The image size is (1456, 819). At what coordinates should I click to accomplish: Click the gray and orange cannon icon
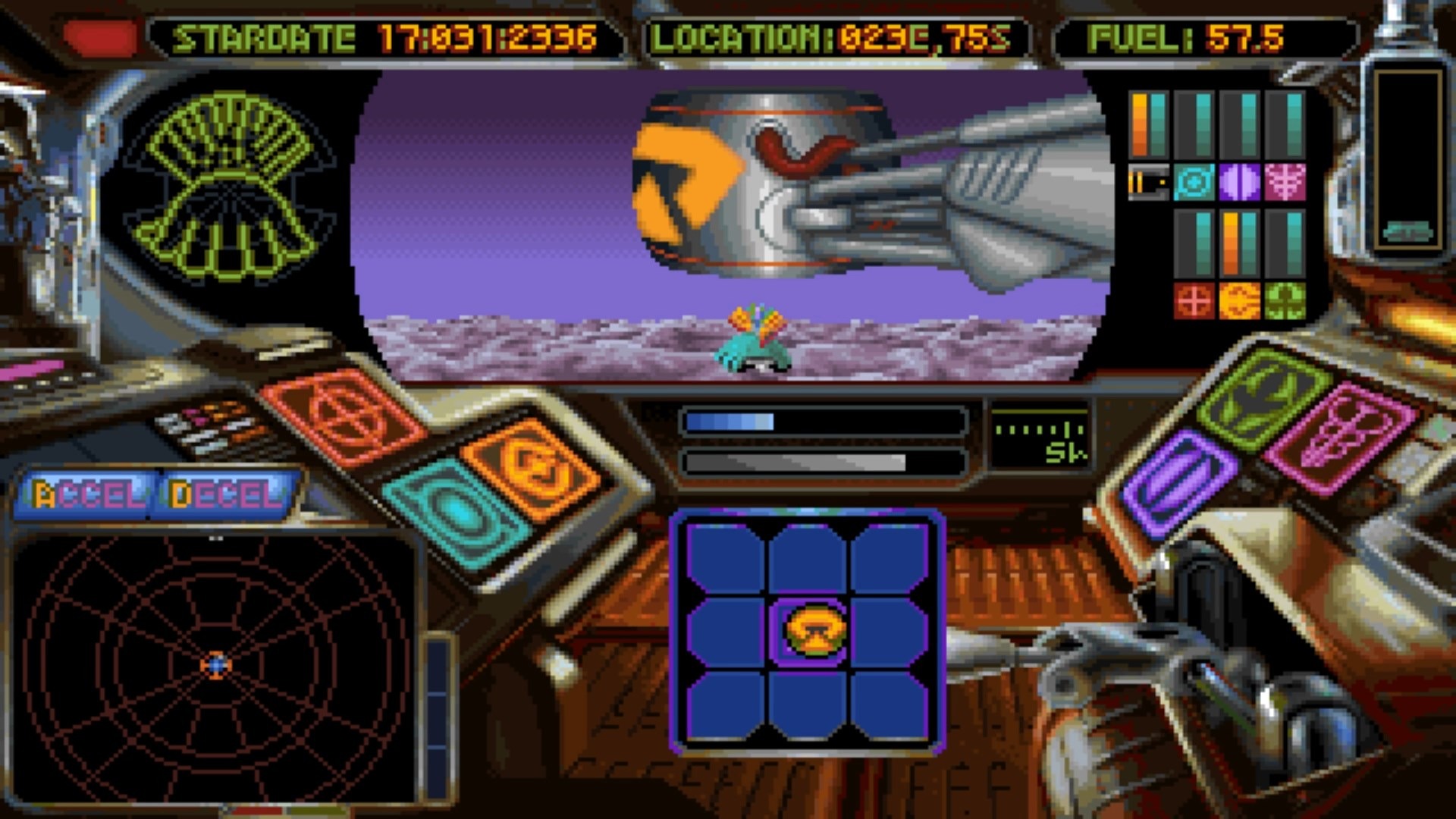pos(1148,183)
